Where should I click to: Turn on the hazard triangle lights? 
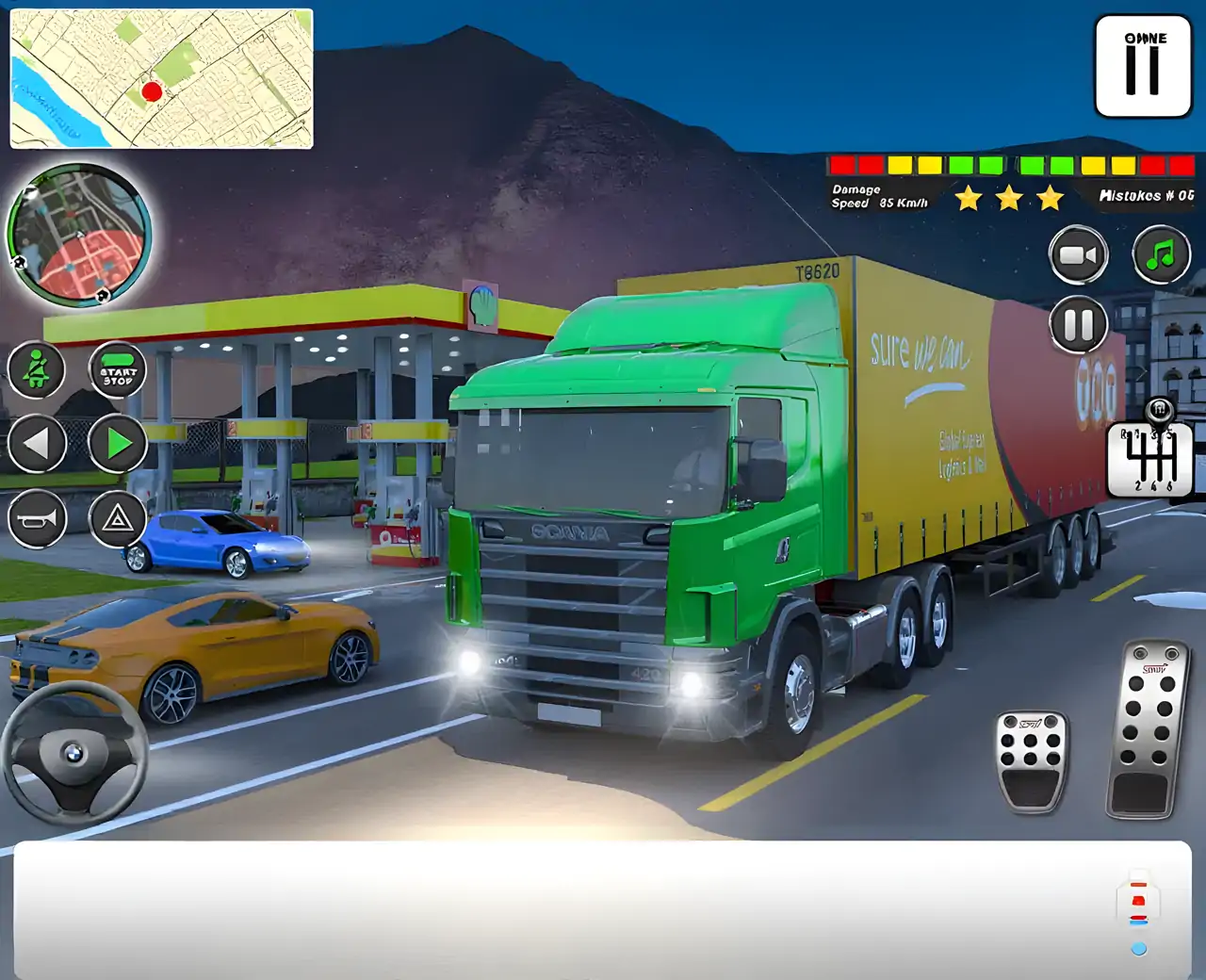pos(118,518)
